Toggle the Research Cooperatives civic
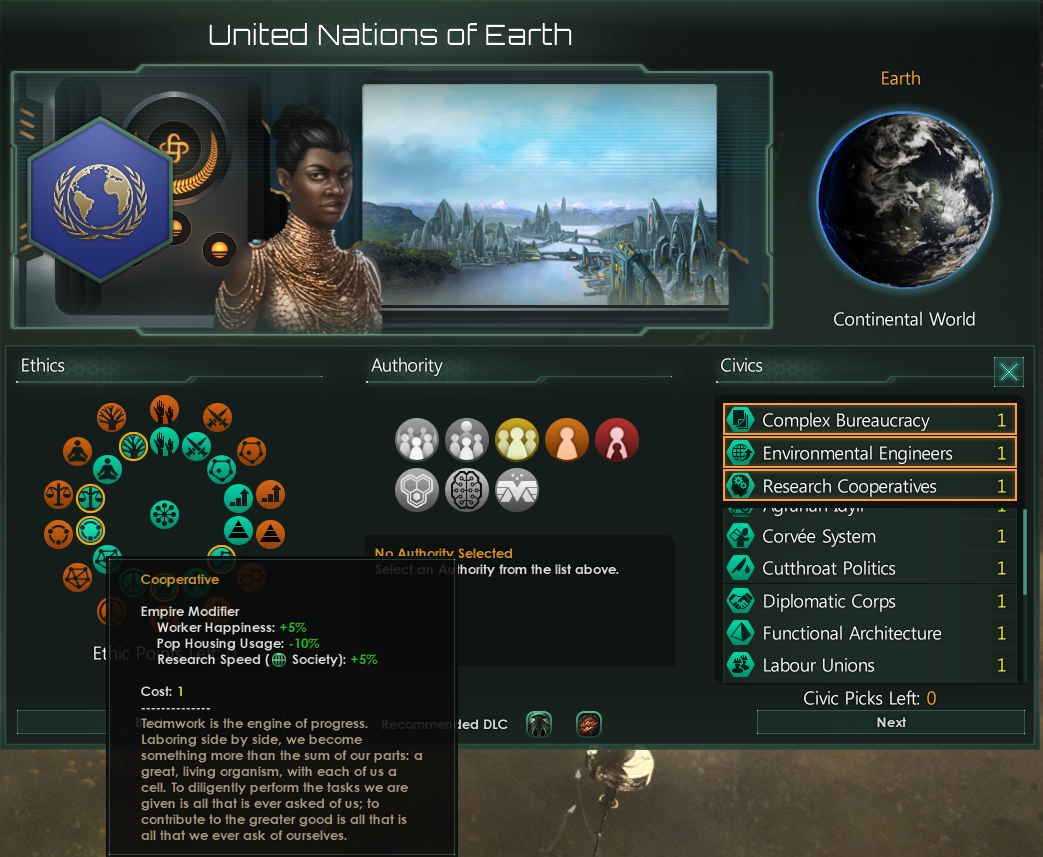Image resolution: width=1043 pixels, height=857 pixels. (869, 486)
